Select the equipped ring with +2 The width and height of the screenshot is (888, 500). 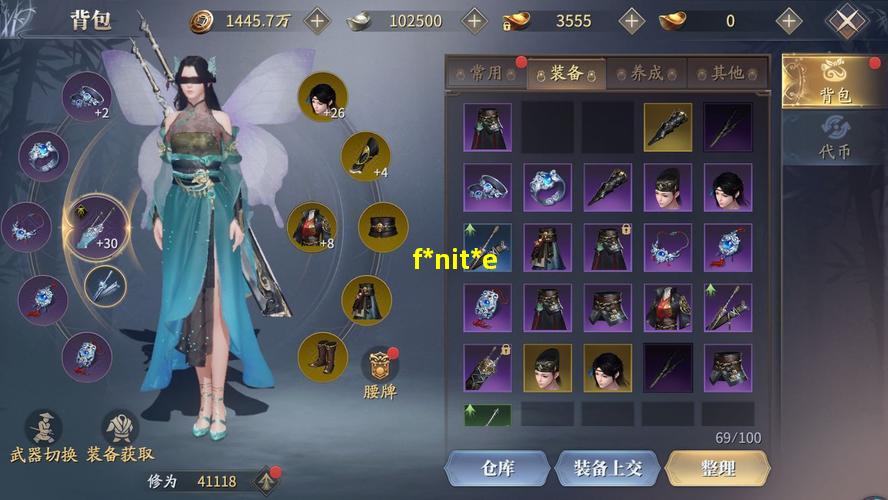point(88,98)
